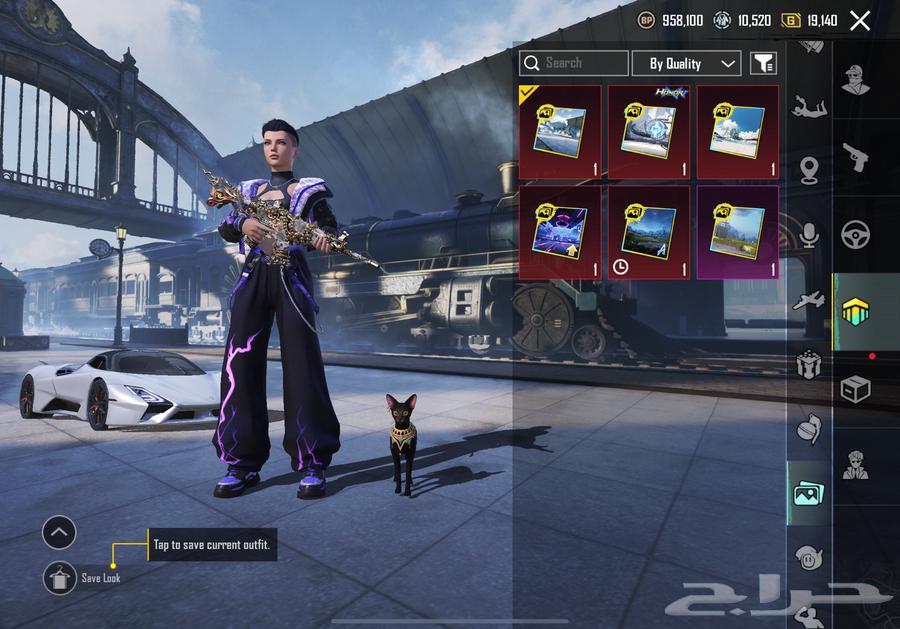900x629 pixels.
Task: Choose the Honor-branded lobby theme tile
Action: click(x=649, y=132)
